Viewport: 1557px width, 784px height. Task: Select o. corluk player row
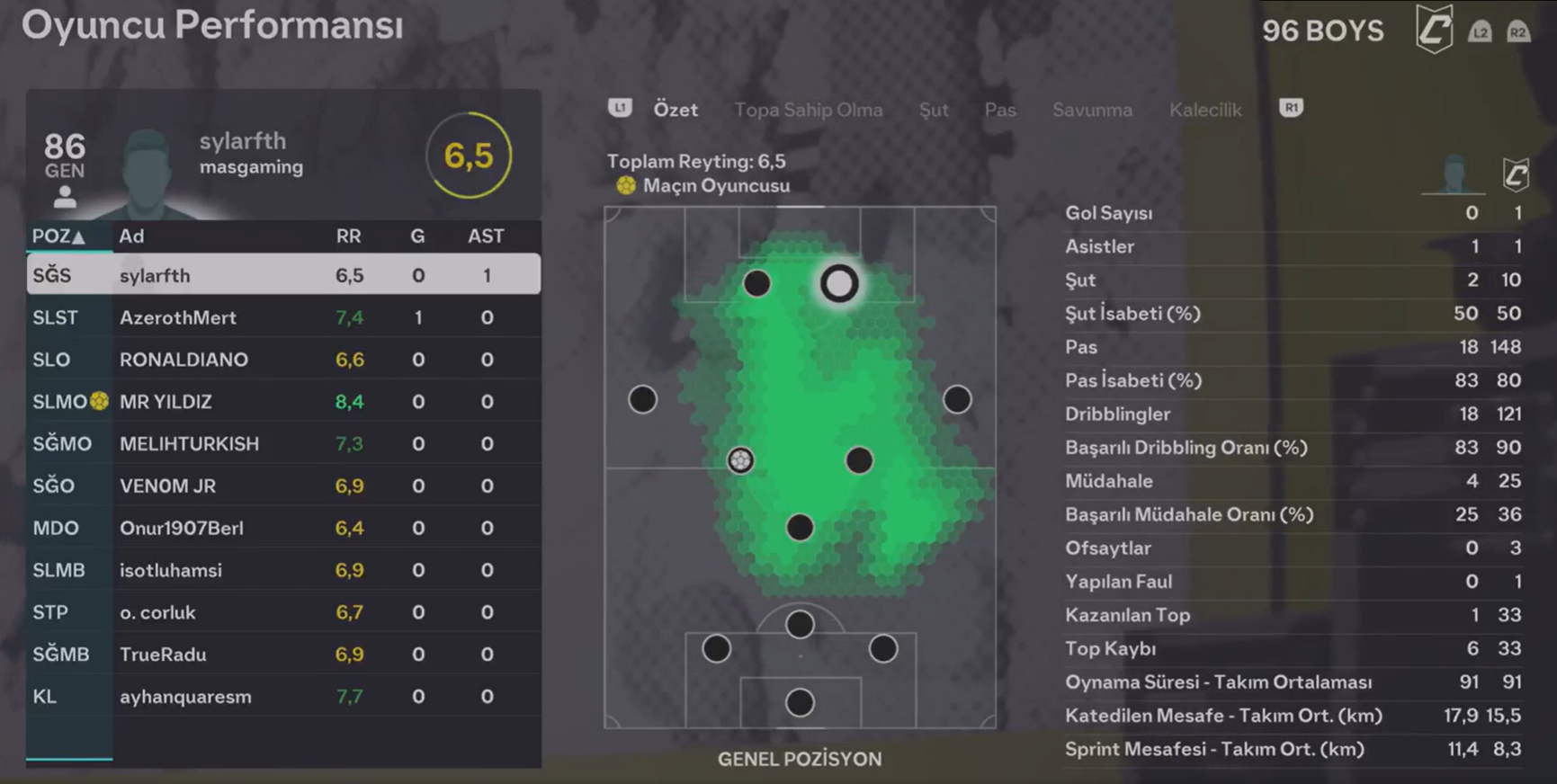[x=283, y=613]
